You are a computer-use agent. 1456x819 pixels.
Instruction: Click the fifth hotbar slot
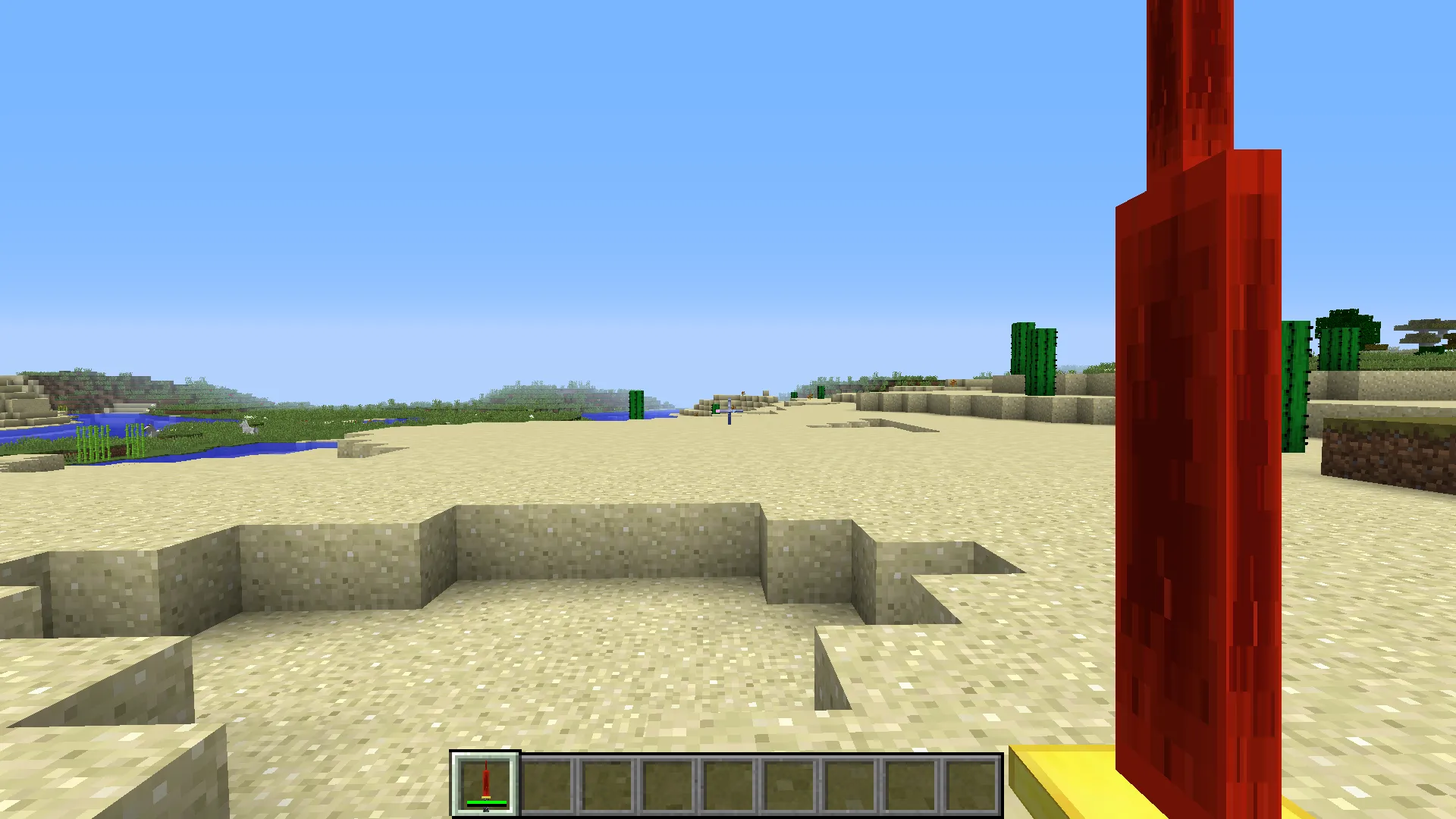729,785
